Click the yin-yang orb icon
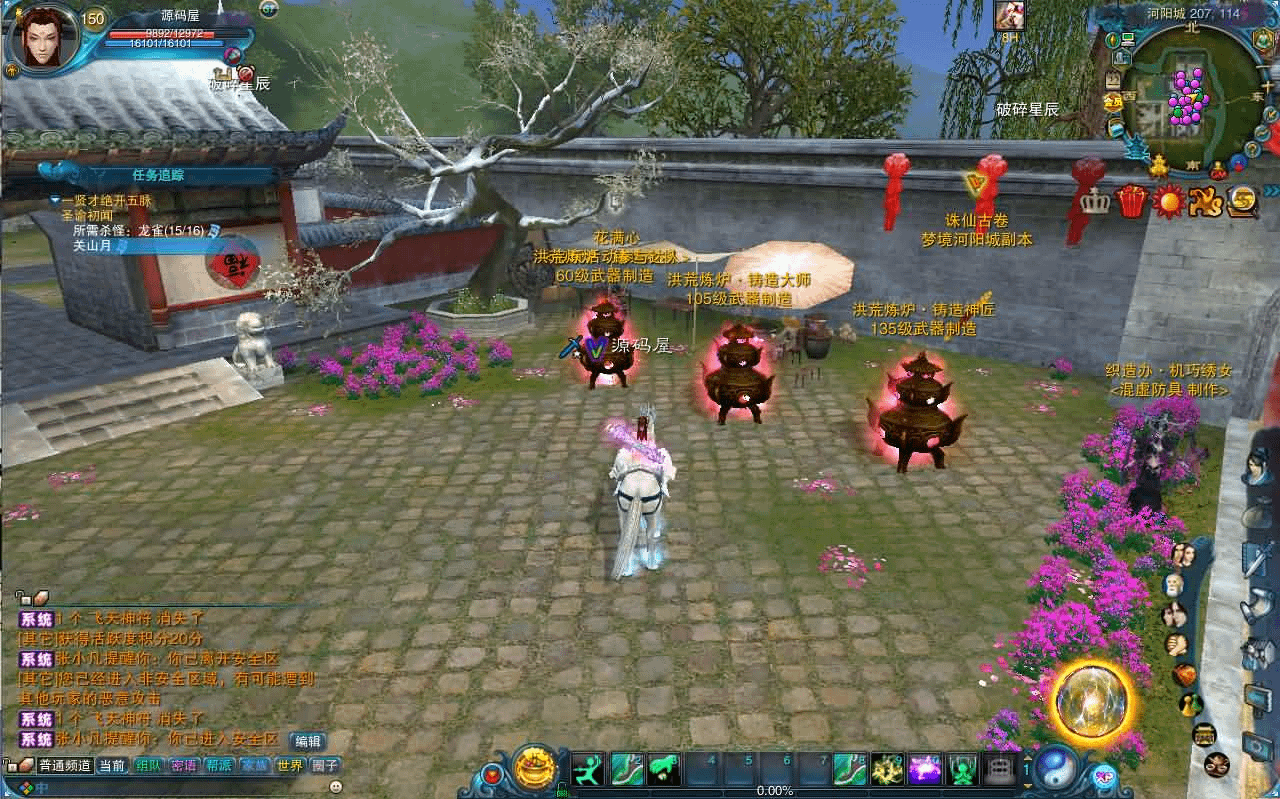 (x=1054, y=767)
